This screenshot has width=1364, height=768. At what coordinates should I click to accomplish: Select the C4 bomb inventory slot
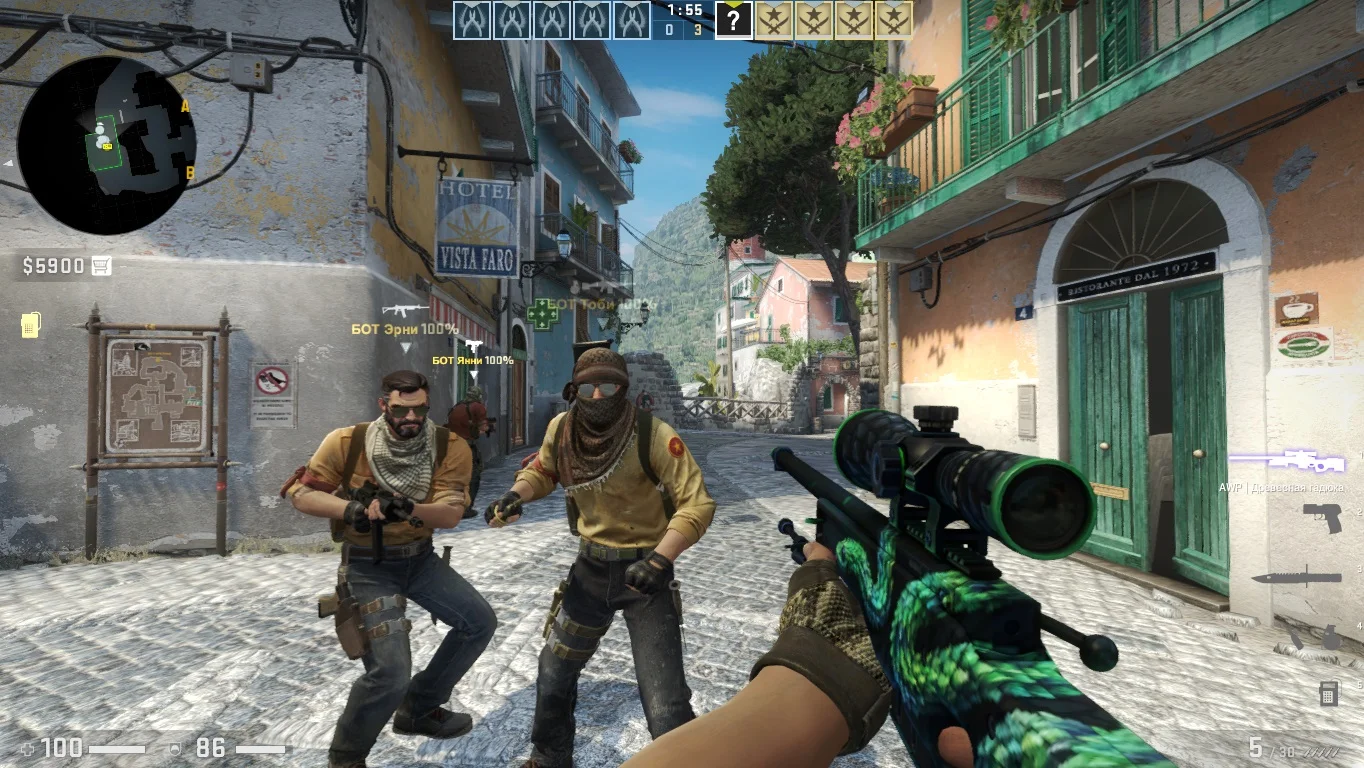click(1329, 691)
